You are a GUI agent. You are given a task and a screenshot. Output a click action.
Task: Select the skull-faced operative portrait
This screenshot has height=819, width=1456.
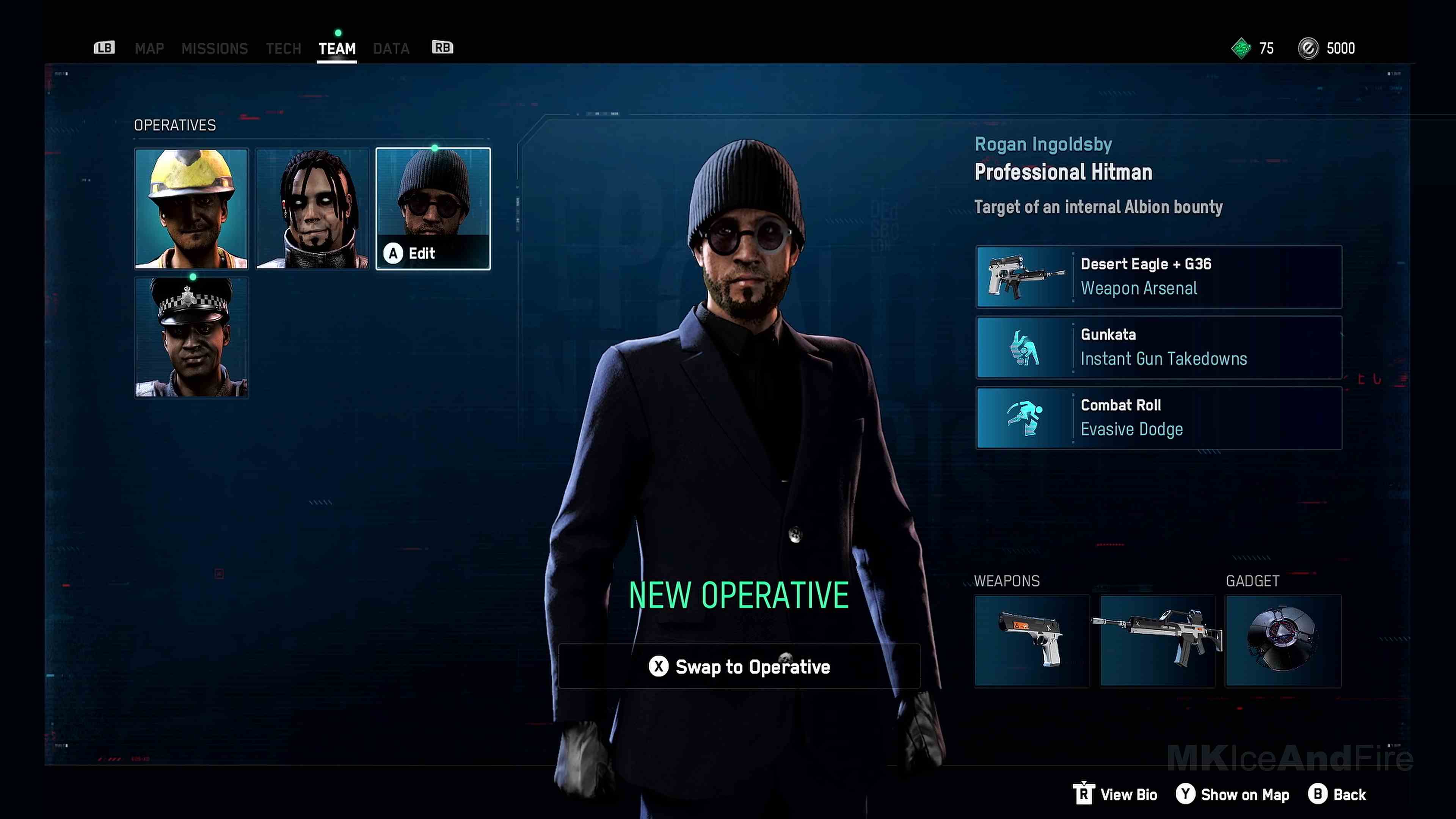312,209
